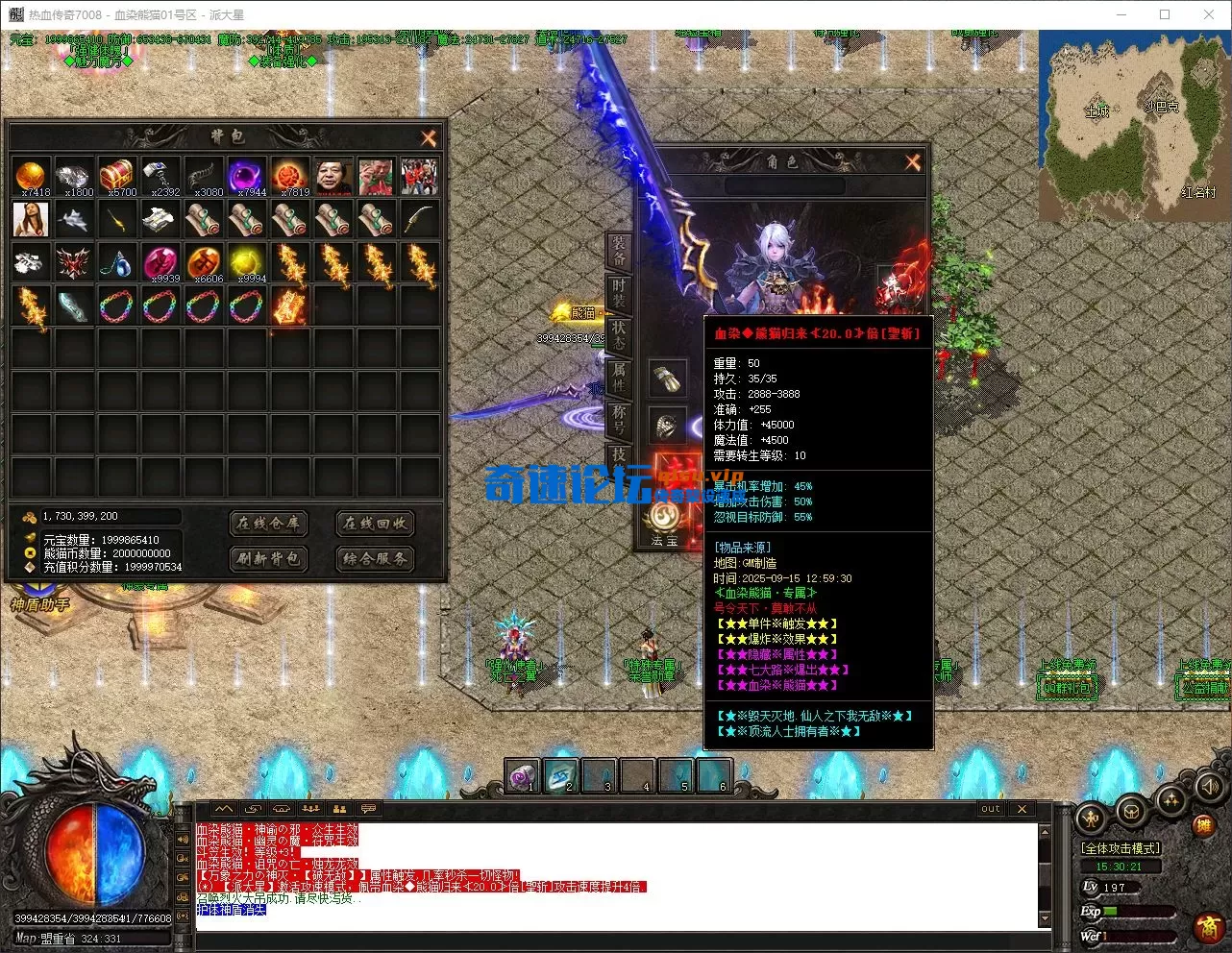The height and width of the screenshot is (953, 1232).
Task: Close the 背包 inventory window
Action: tap(429, 138)
